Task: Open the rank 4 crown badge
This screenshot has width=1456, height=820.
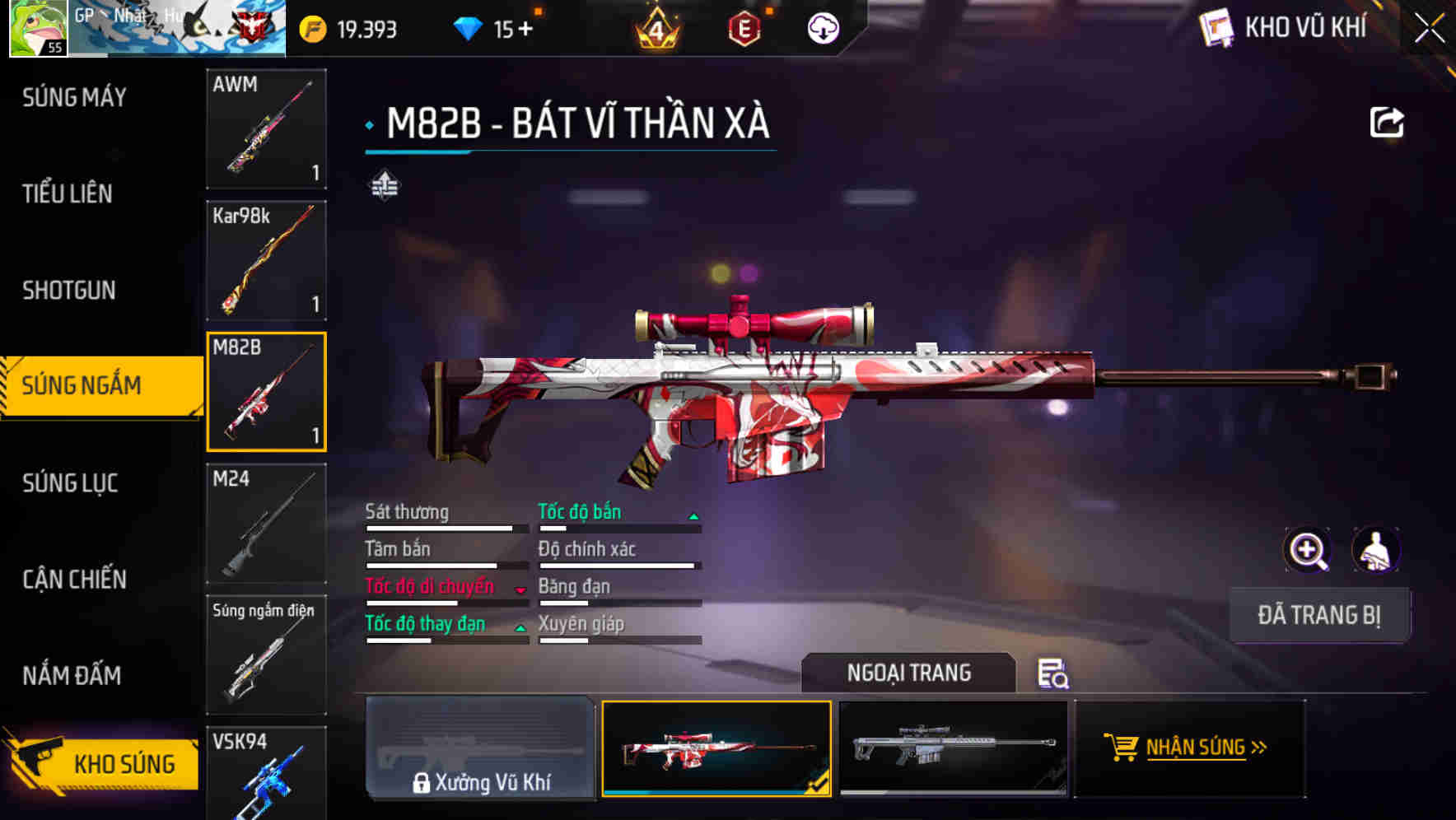Action: tap(655, 30)
